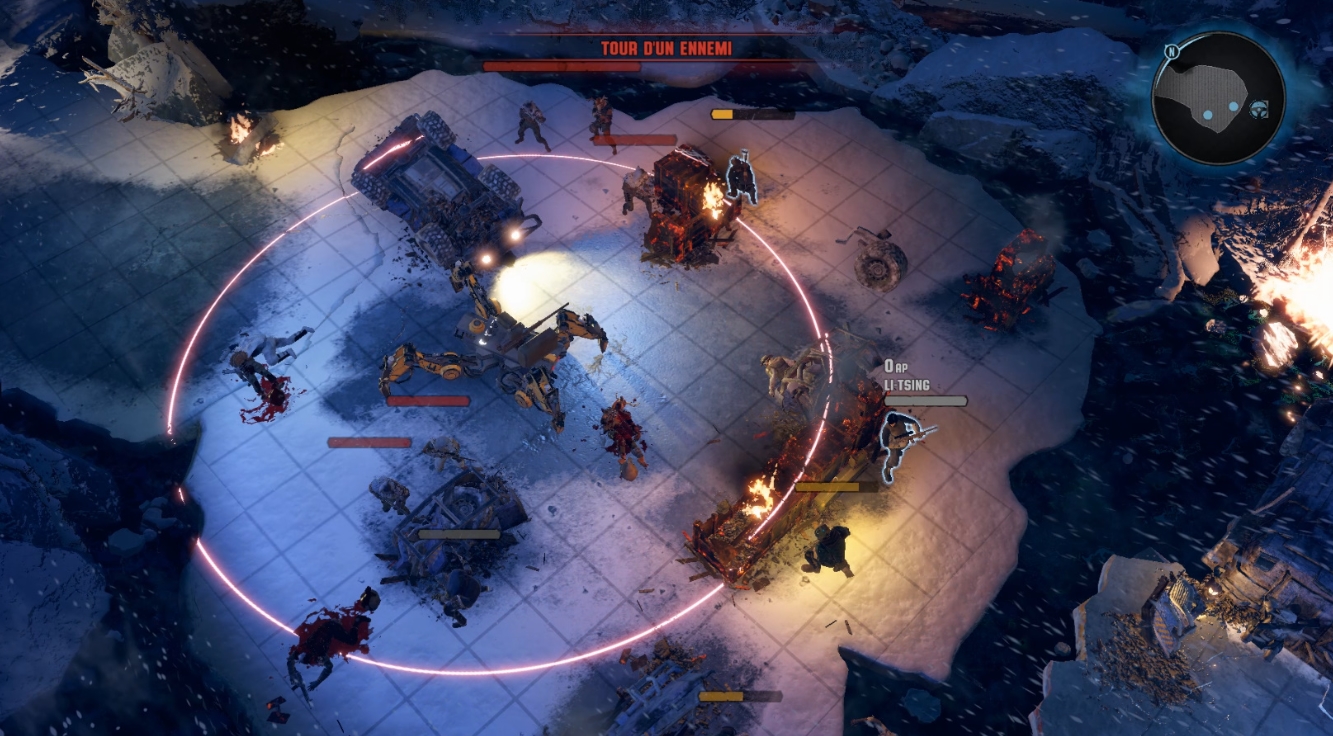Viewport: 1333px width, 736px height.
Task: Click the vehicle icon on the minimap
Action: click(1259, 109)
